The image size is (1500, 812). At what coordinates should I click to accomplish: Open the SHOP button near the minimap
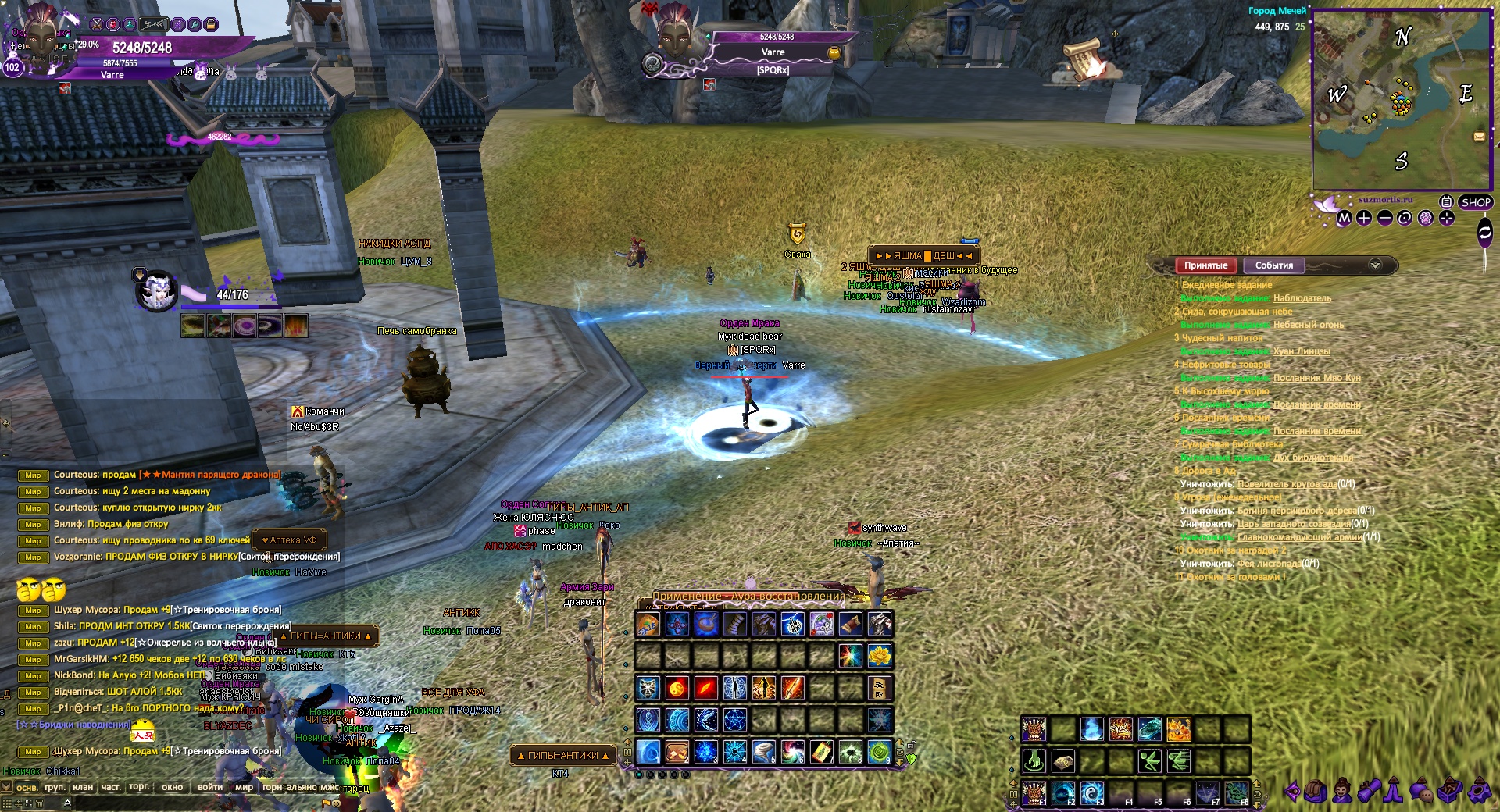pos(1475,202)
